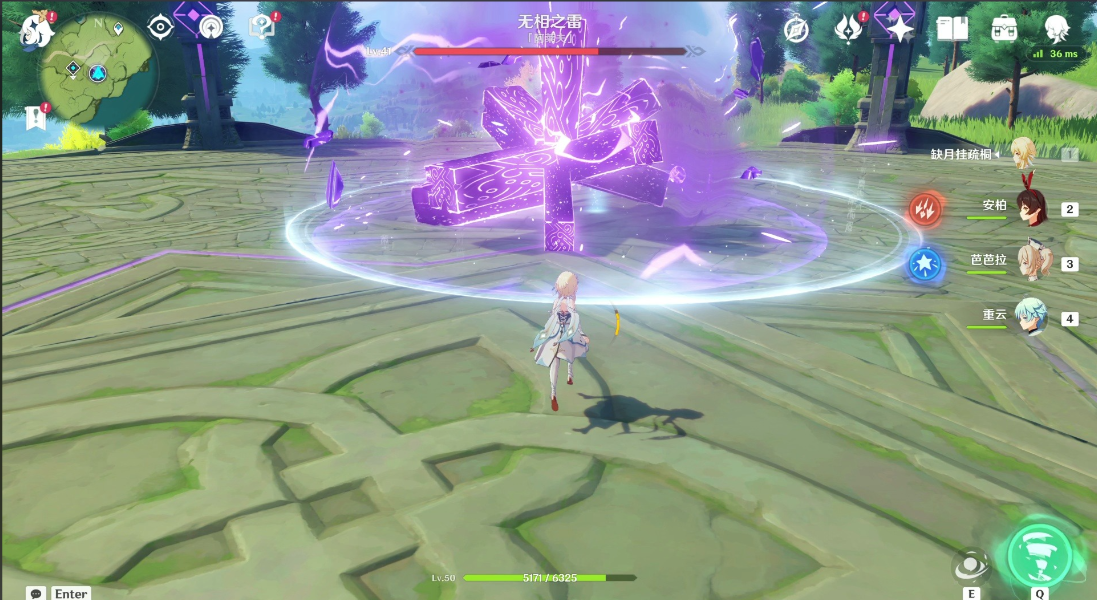Trigger 安柏's red elemental burst icon
1097x600 pixels.
click(923, 209)
